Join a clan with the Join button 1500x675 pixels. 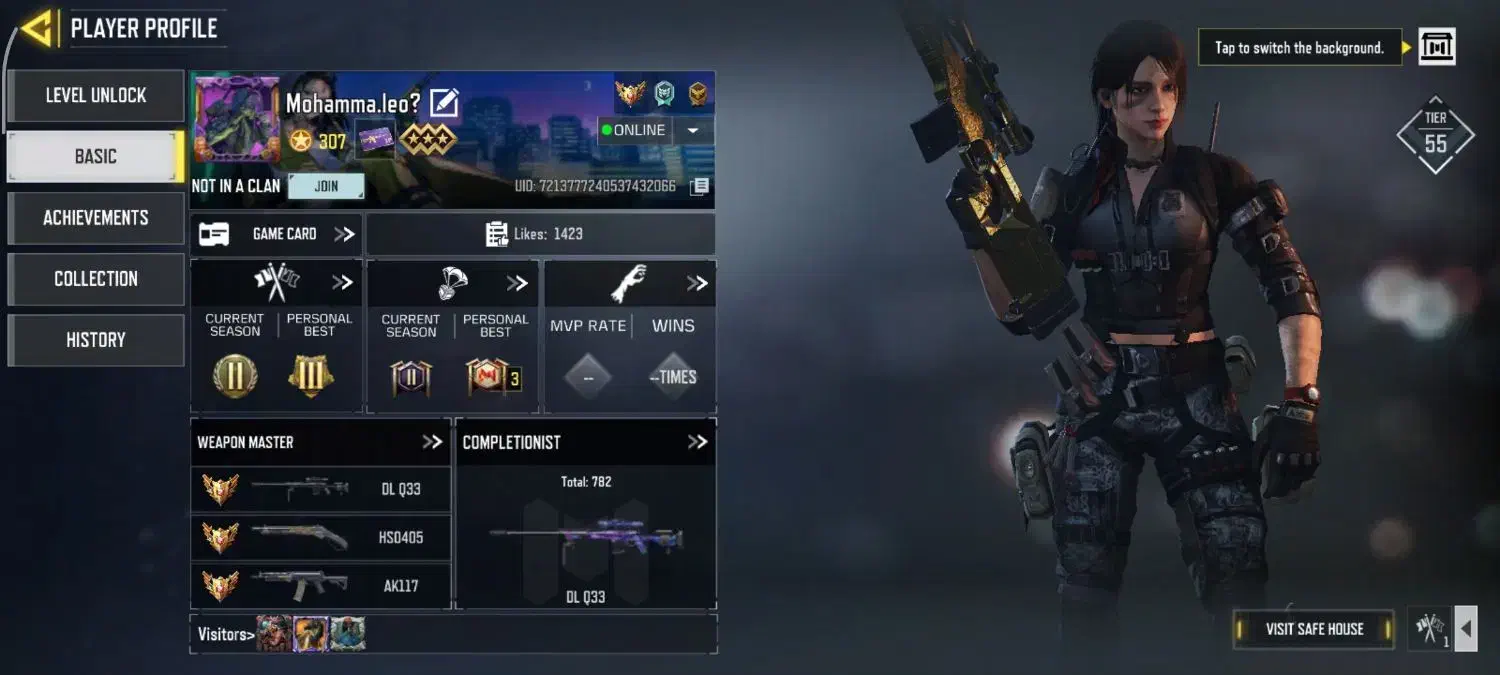click(x=326, y=186)
